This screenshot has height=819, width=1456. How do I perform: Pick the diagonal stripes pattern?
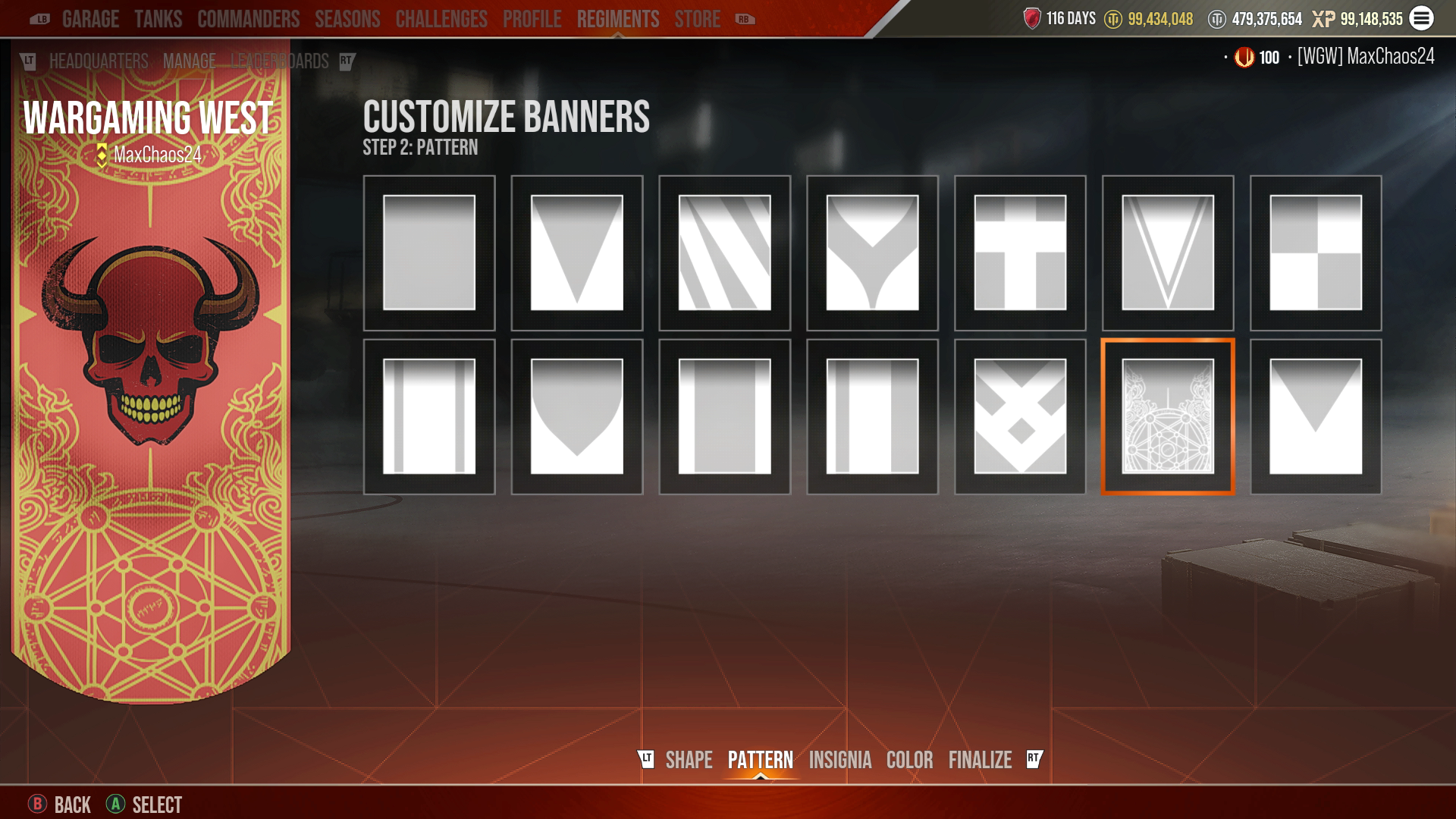724,253
